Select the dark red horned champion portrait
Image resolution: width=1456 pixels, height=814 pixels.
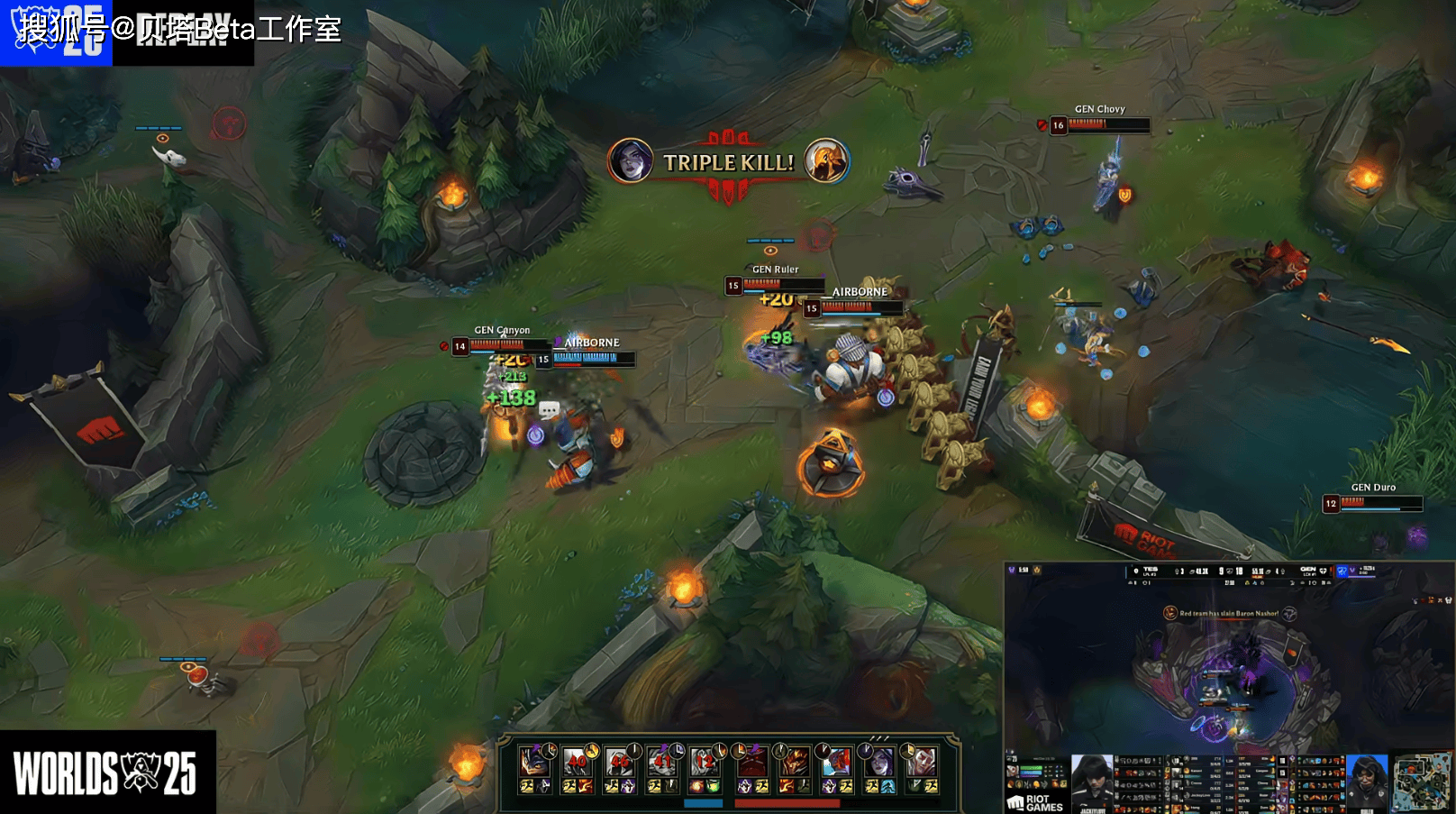[x=751, y=763]
